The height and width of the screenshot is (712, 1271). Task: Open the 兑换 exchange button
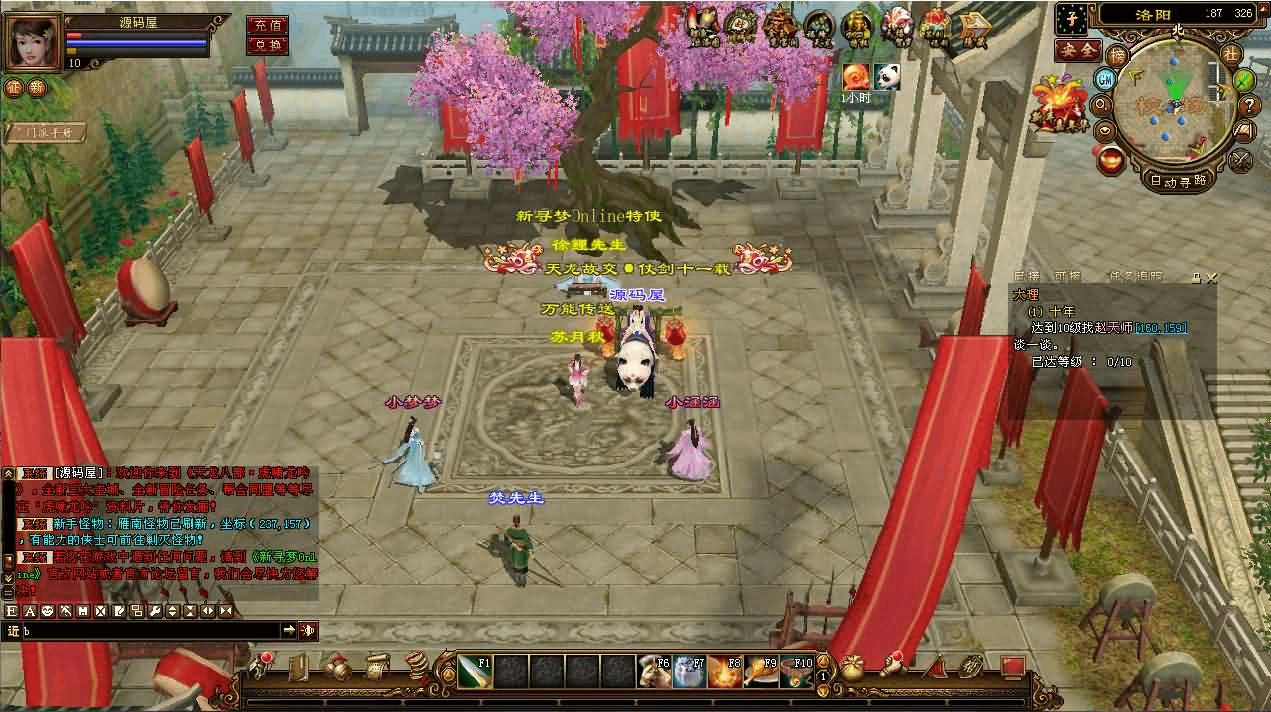pyautogui.click(x=267, y=45)
